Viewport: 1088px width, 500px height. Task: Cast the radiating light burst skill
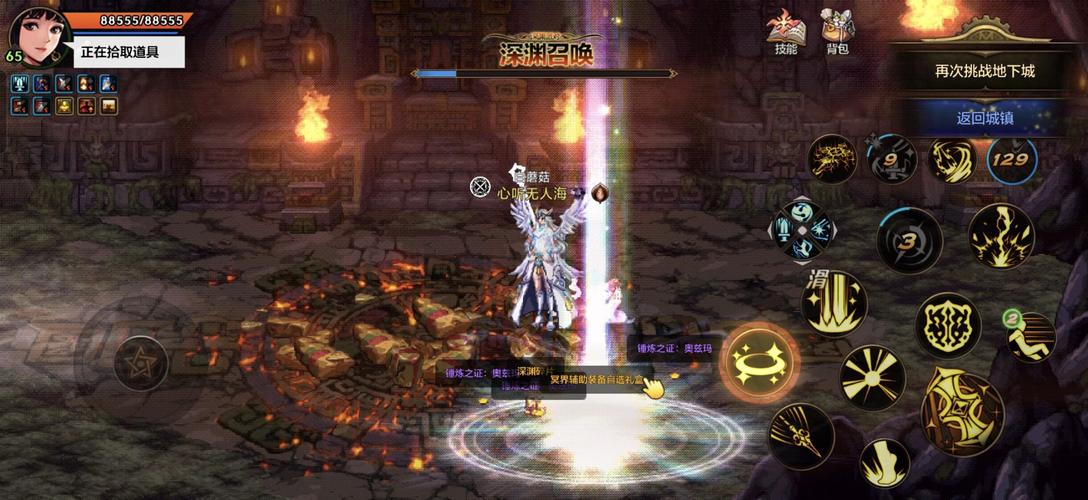(873, 379)
